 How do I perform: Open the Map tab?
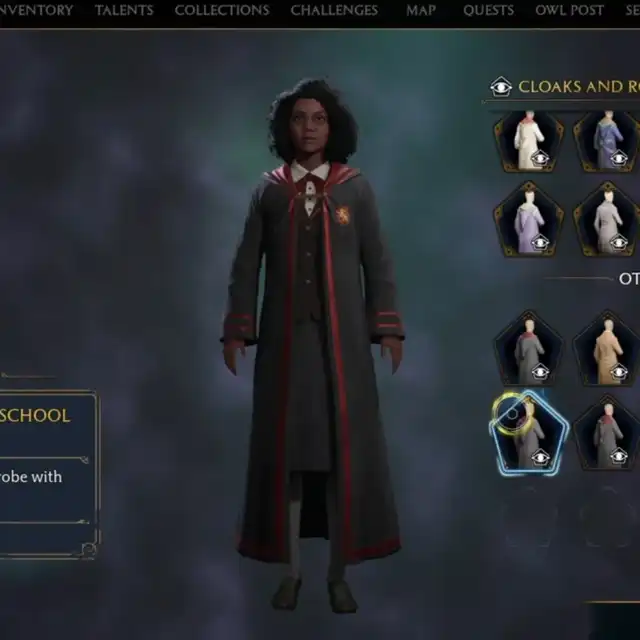tap(421, 11)
